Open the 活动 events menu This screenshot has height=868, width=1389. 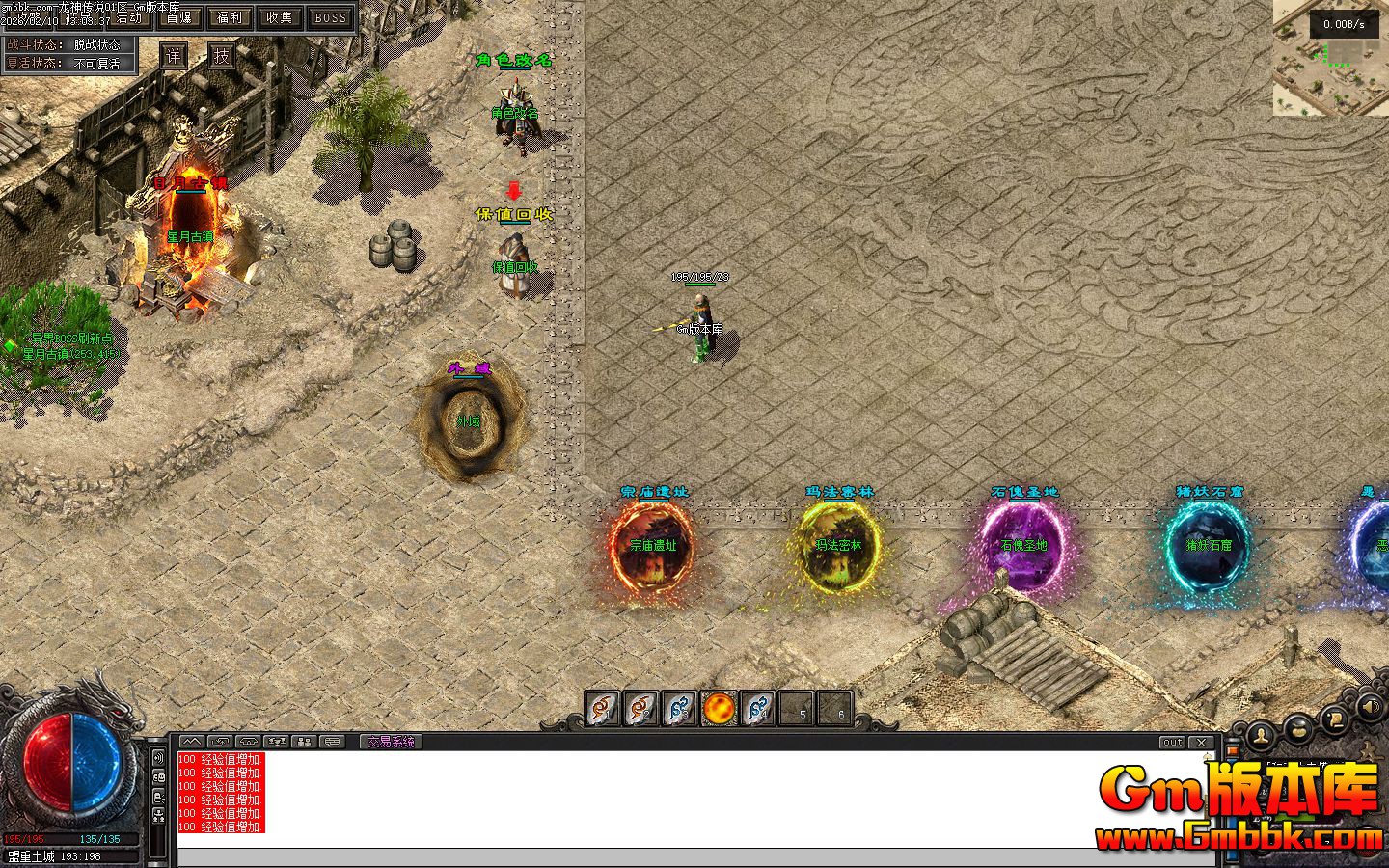(x=128, y=17)
